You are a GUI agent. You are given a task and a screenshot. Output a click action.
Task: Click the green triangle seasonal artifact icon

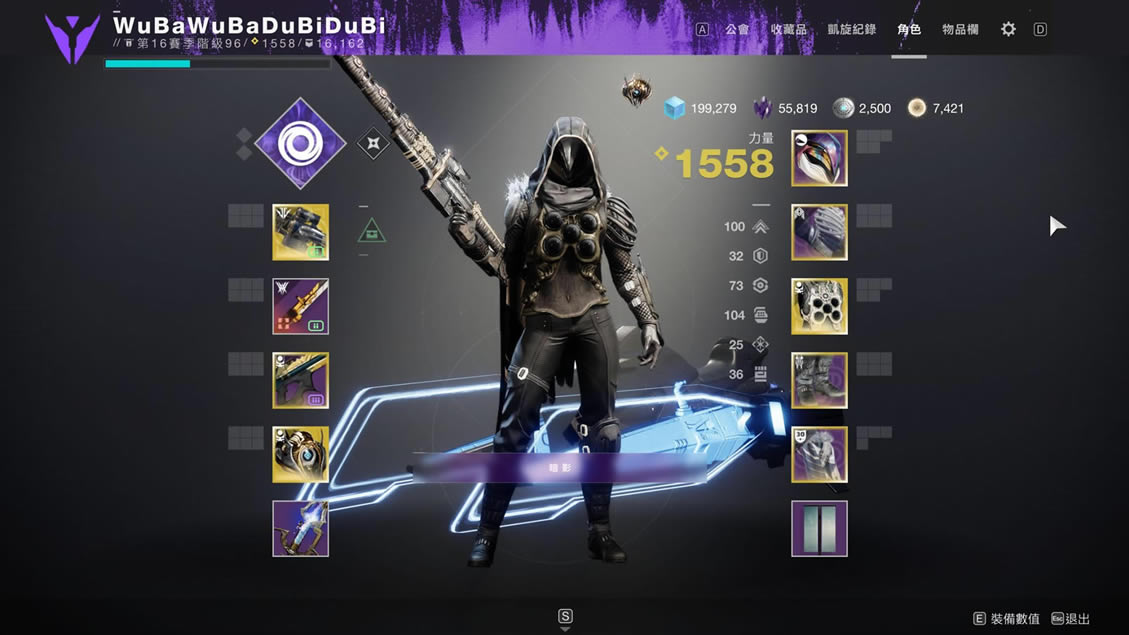(372, 232)
